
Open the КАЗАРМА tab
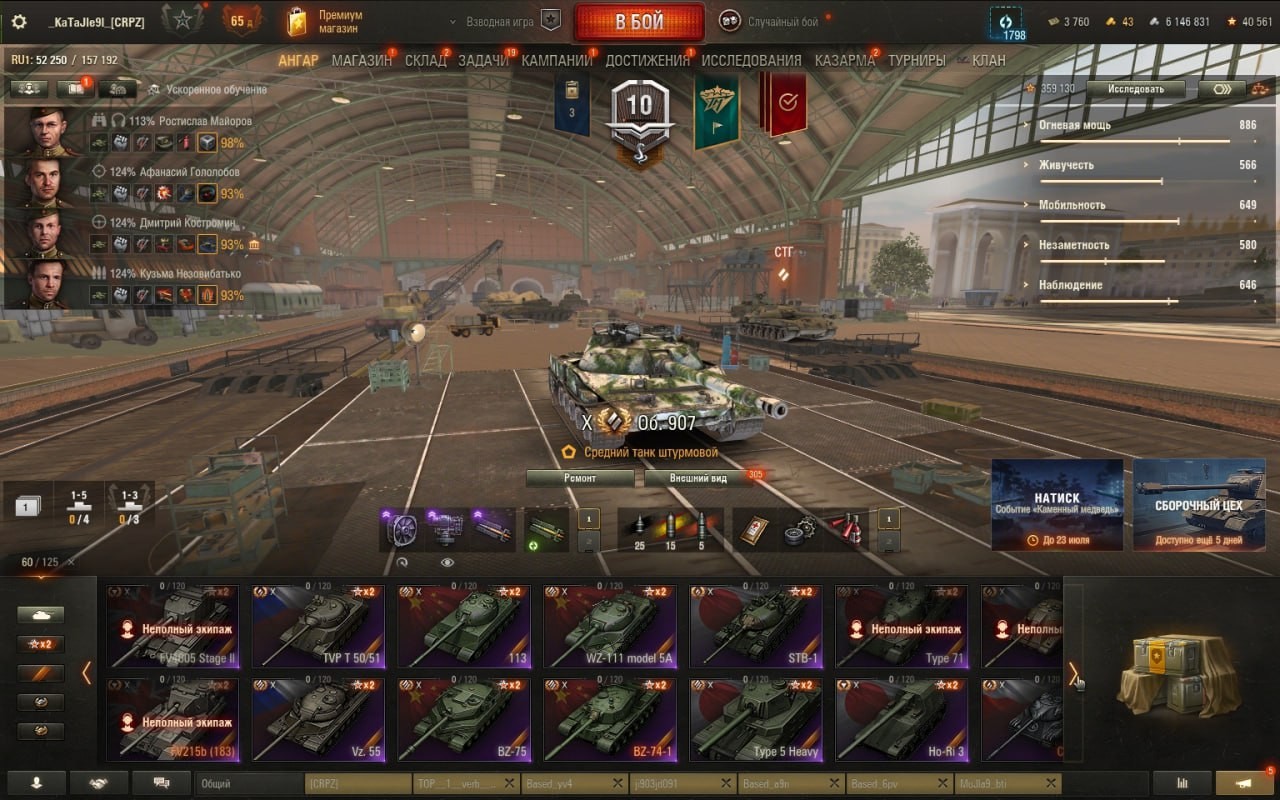(x=844, y=60)
